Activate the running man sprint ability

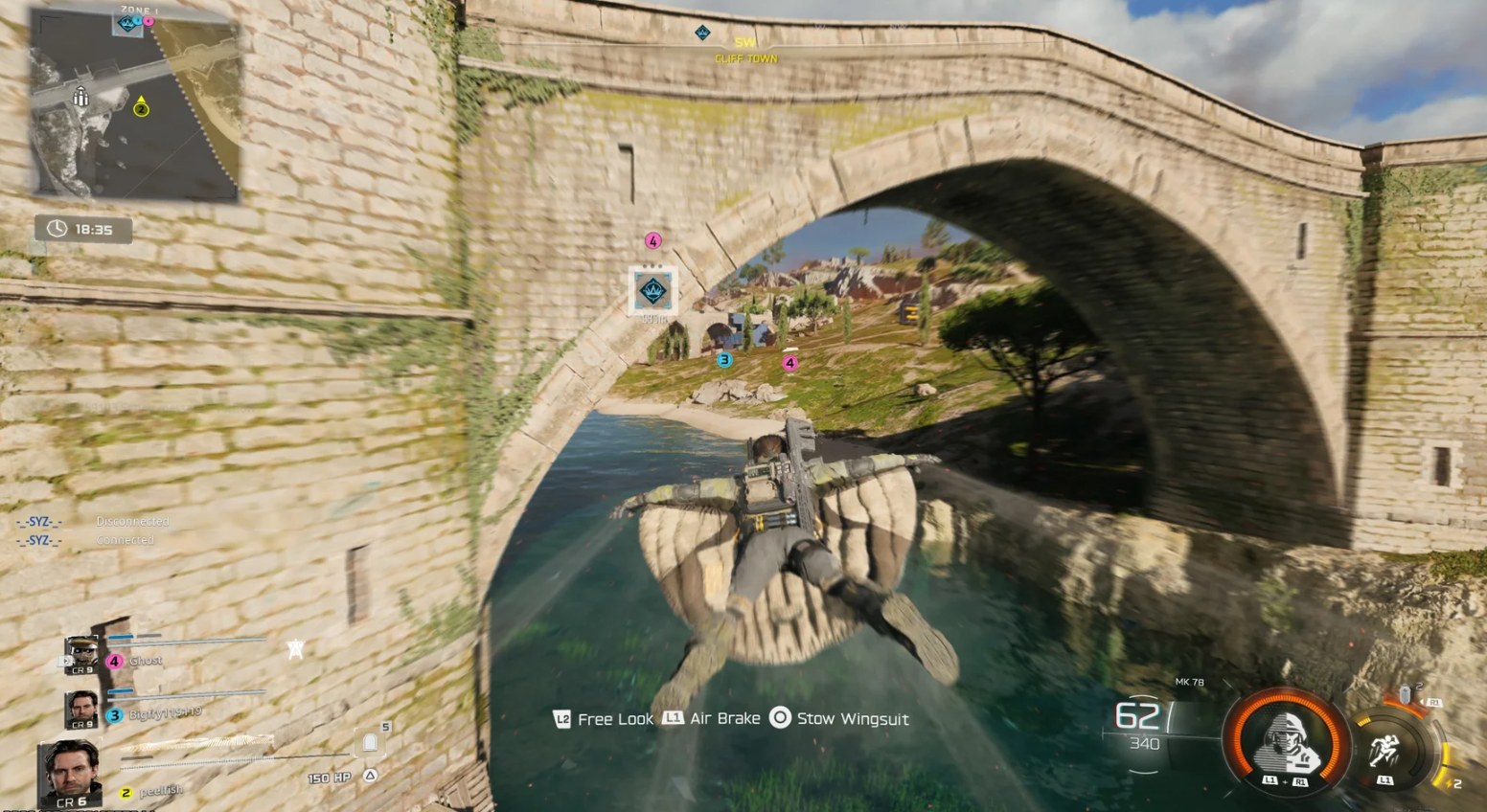(1384, 748)
